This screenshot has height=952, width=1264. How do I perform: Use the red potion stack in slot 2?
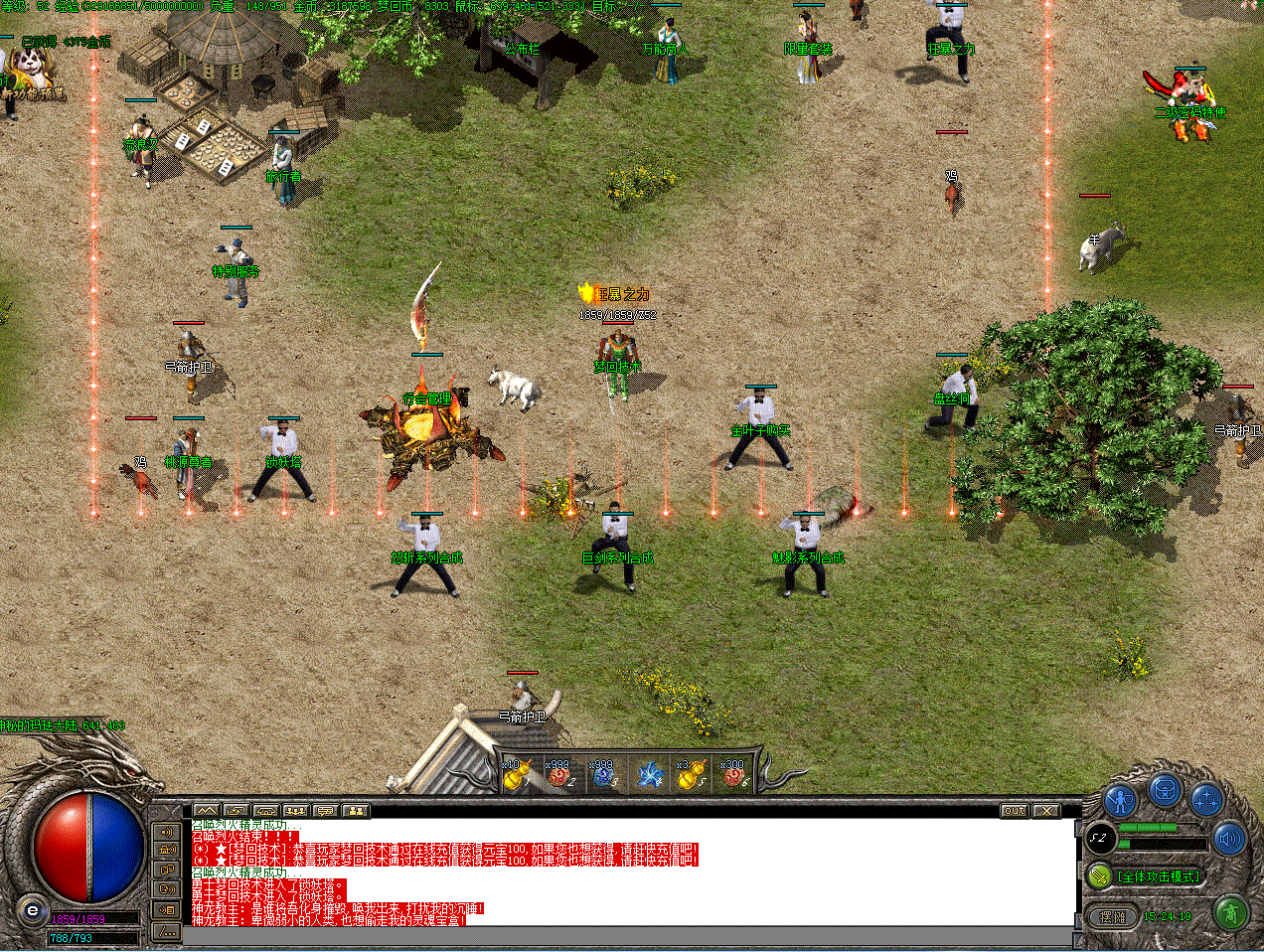pos(559,775)
